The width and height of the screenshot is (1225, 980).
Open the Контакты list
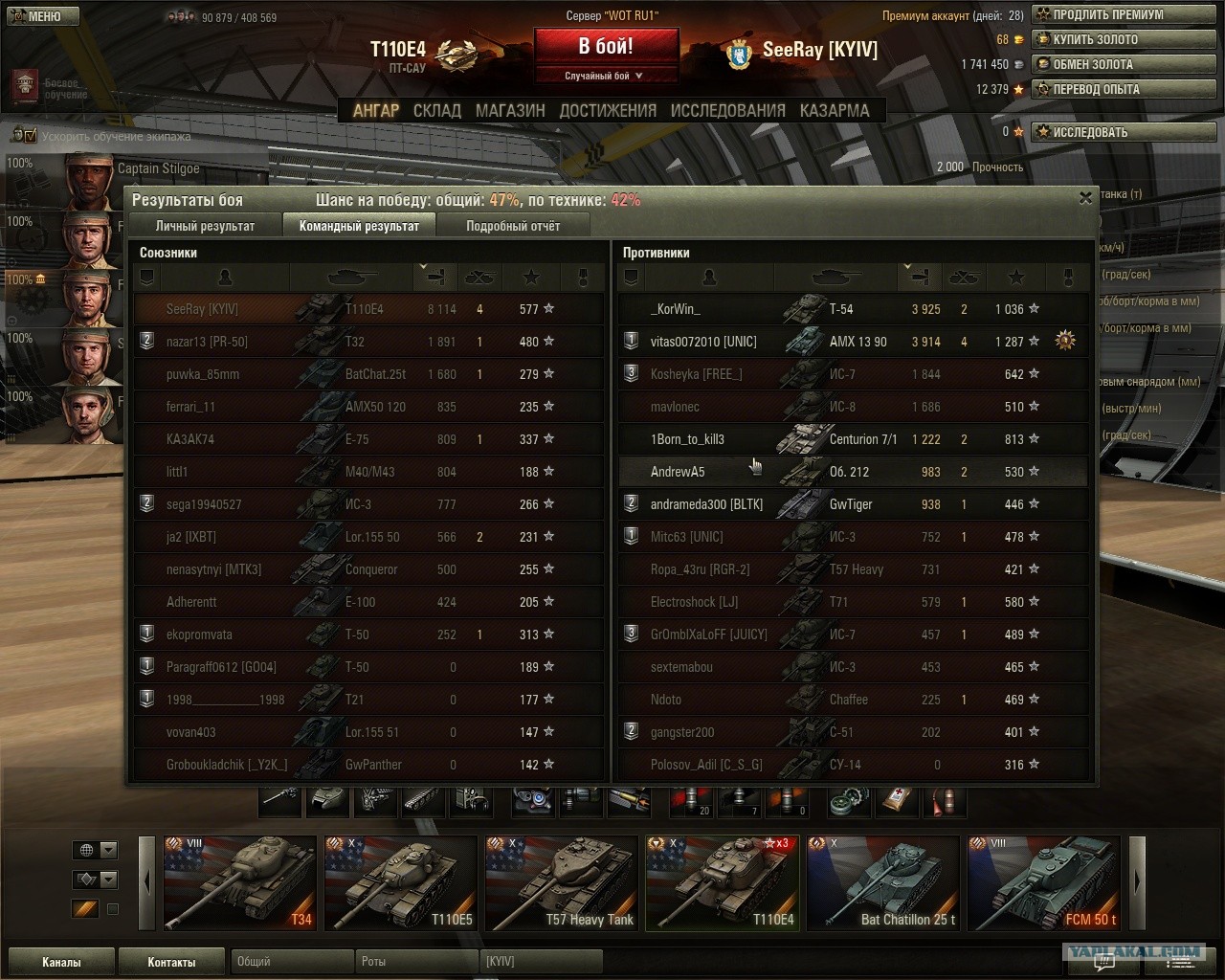(x=171, y=962)
